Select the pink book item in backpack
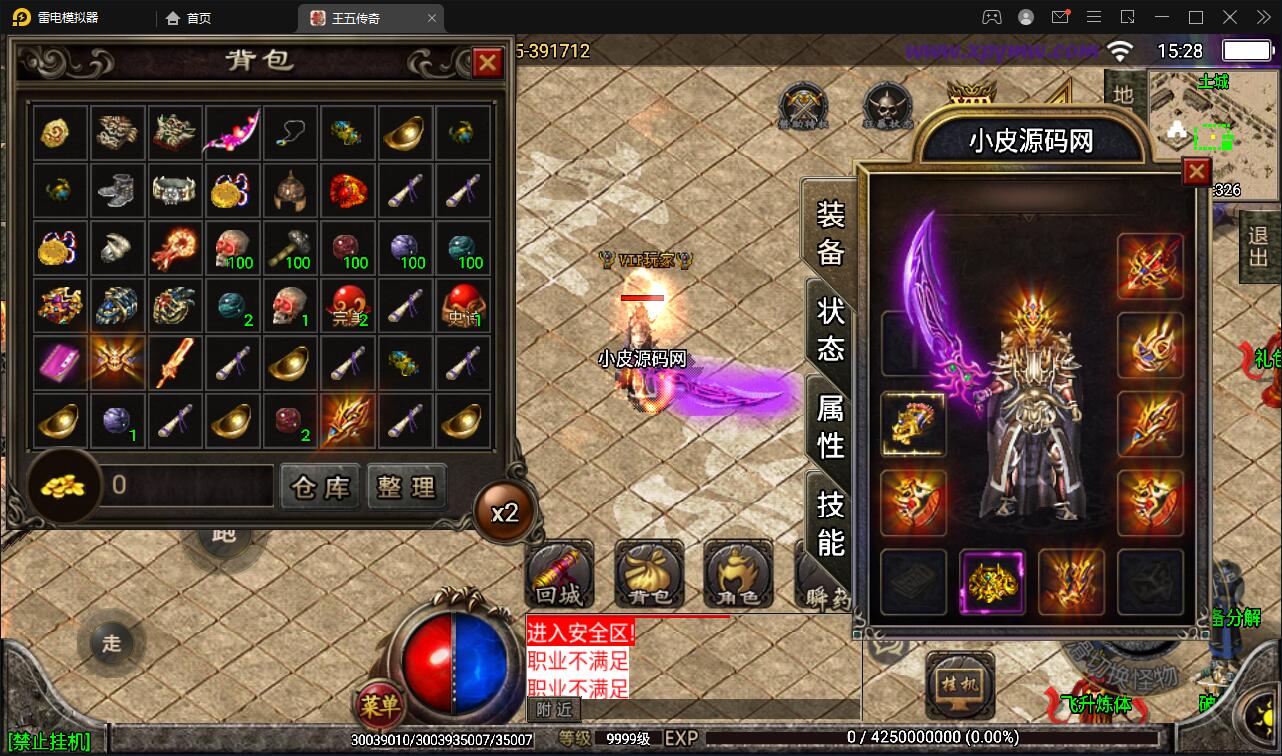This screenshot has height=756, width=1282. (x=61, y=362)
